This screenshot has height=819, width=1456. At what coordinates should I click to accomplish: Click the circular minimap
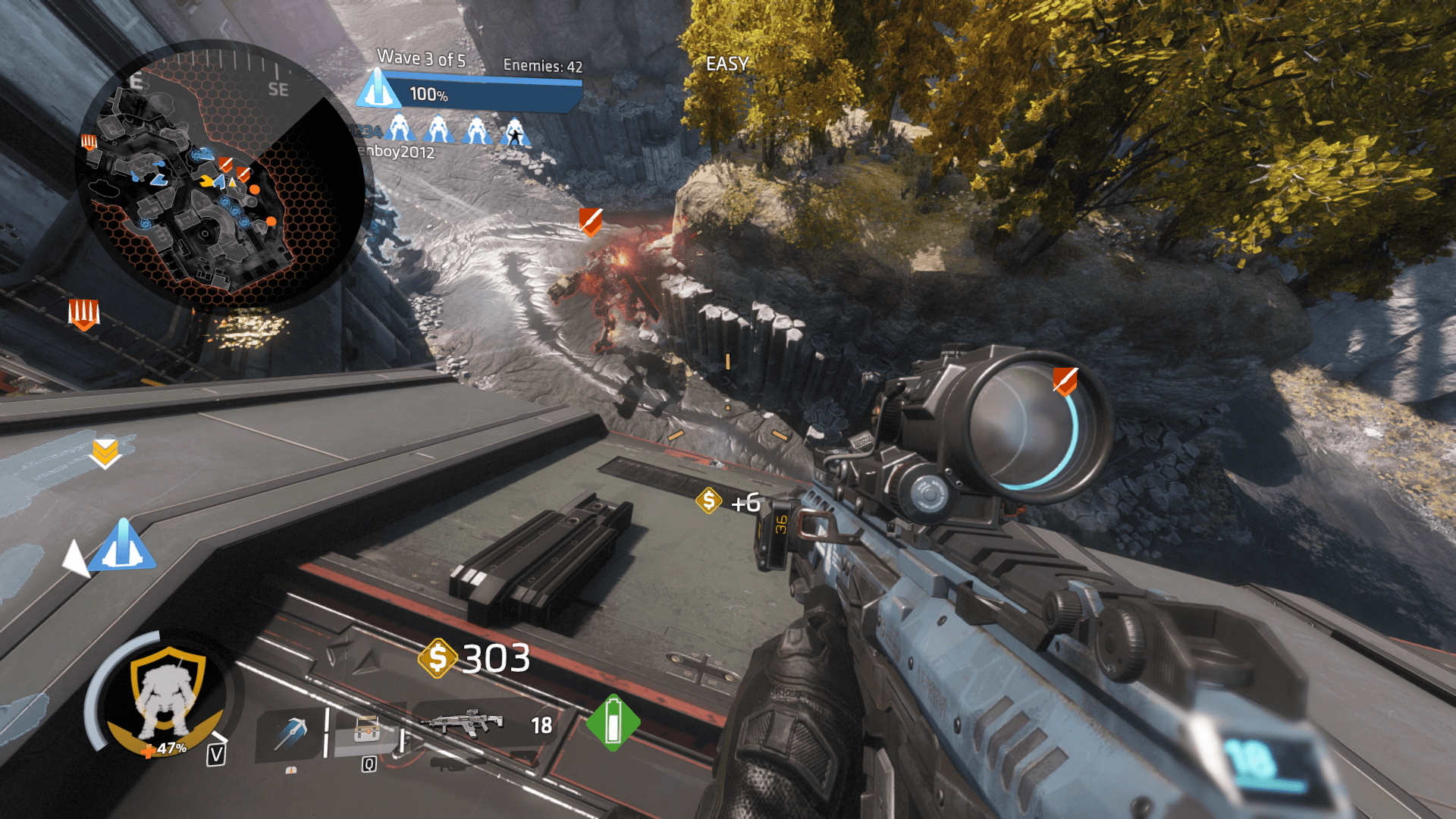click(x=218, y=174)
